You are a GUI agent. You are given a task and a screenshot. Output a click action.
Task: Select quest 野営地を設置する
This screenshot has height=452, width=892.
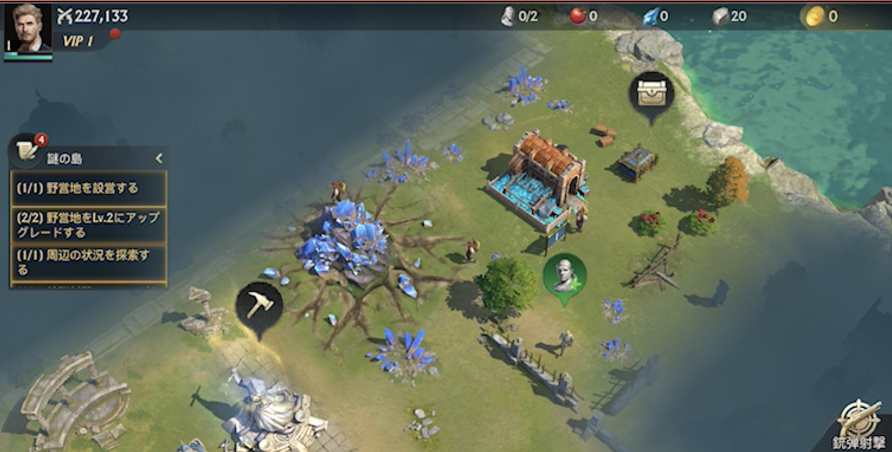[88, 187]
